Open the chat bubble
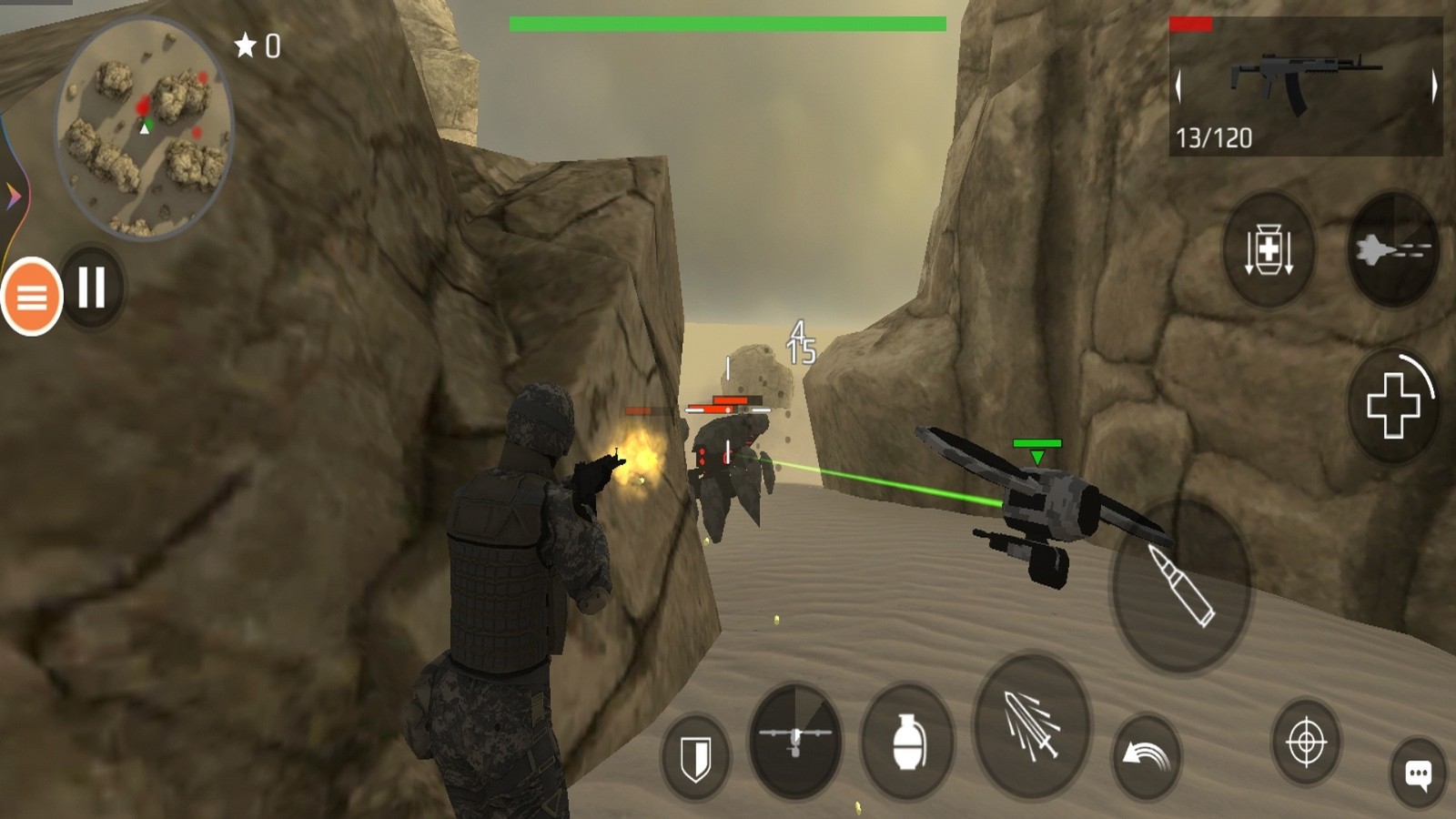Screen dimensions: 1456x819 point(1418,773)
